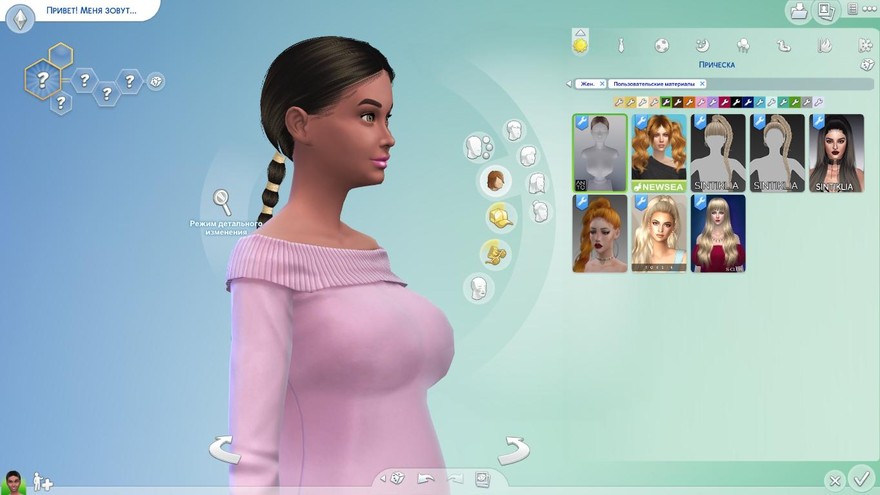Rotate the Sim with the left arrow

tap(224, 449)
